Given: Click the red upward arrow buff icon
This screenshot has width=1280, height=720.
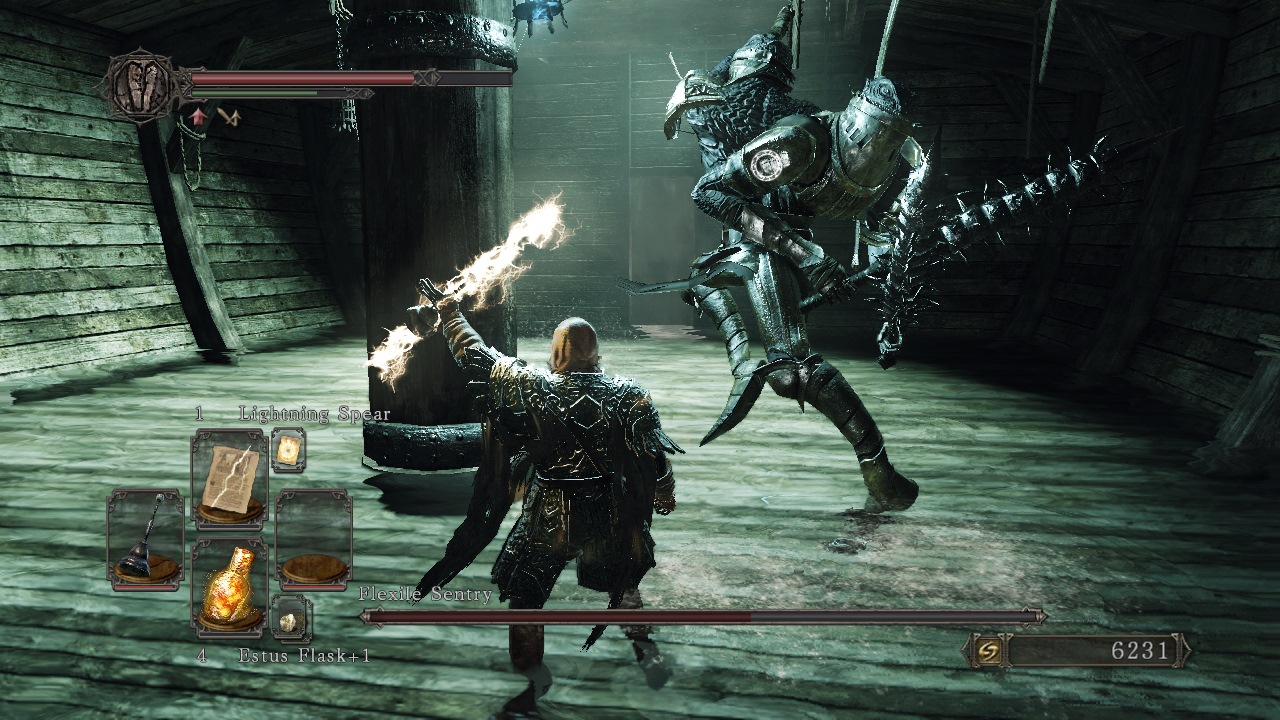Looking at the screenshot, I should pyautogui.click(x=198, y=118).
